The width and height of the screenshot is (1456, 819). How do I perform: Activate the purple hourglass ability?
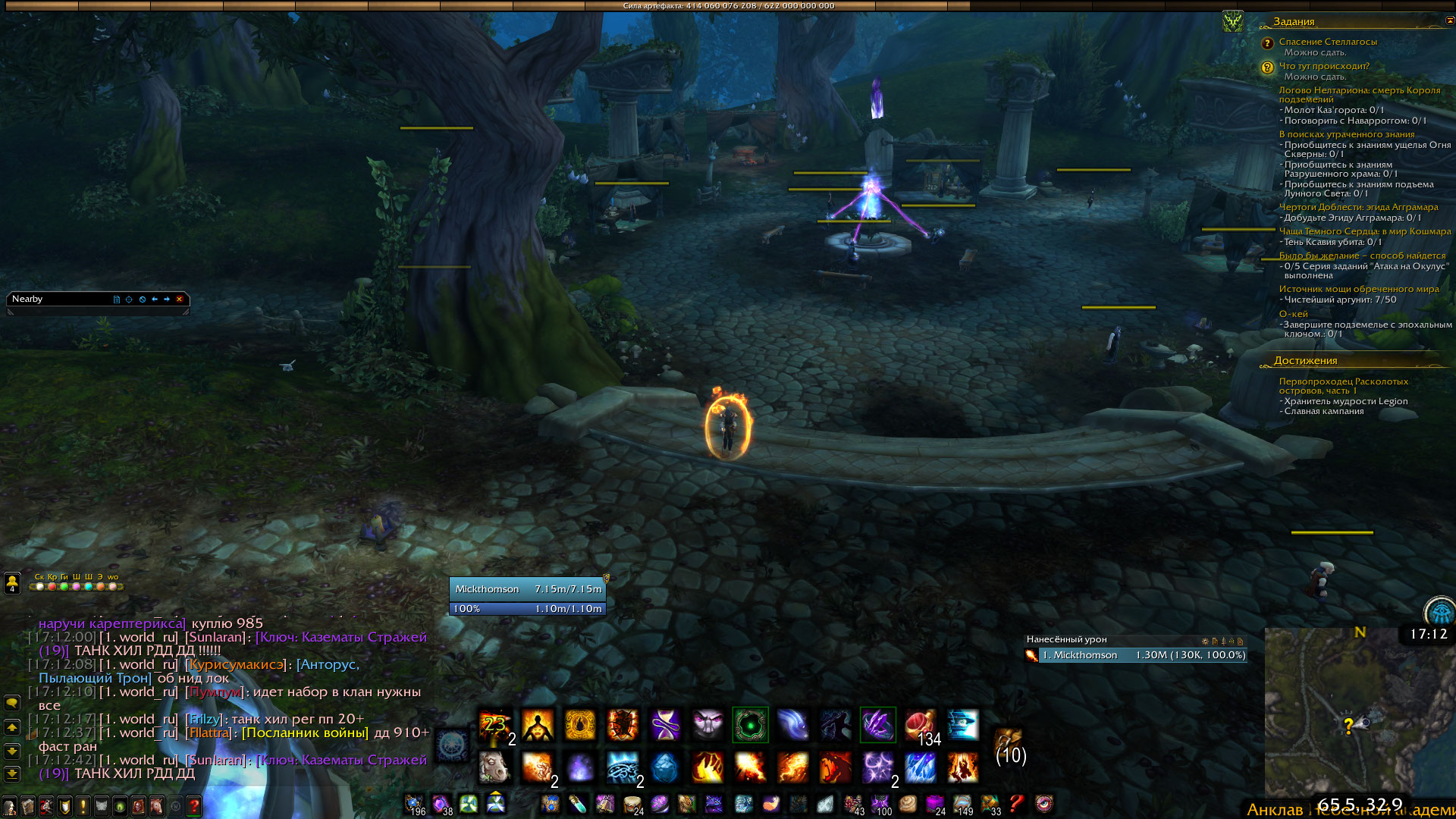click(665, 725)
